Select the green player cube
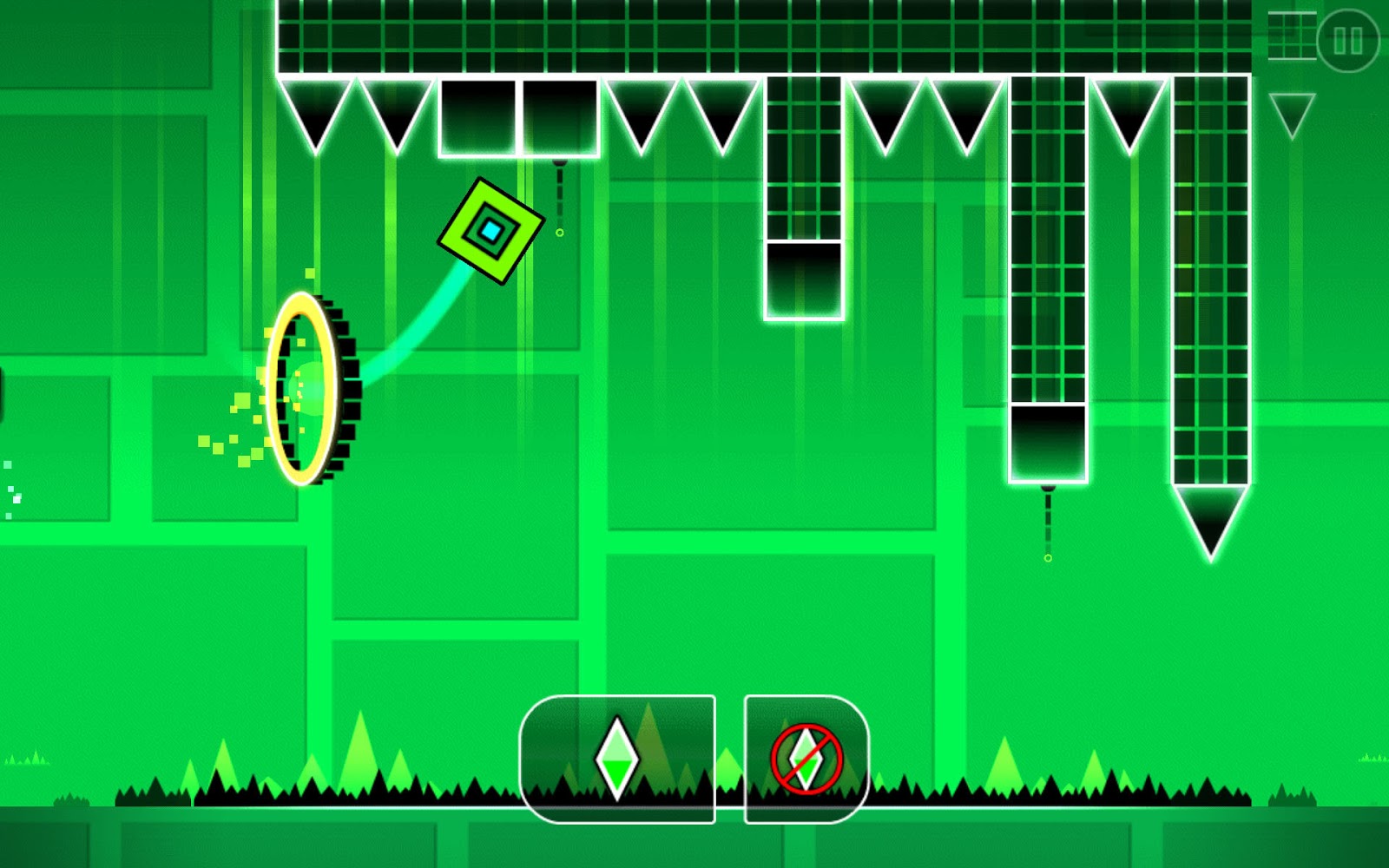 [x=489, y=230]
